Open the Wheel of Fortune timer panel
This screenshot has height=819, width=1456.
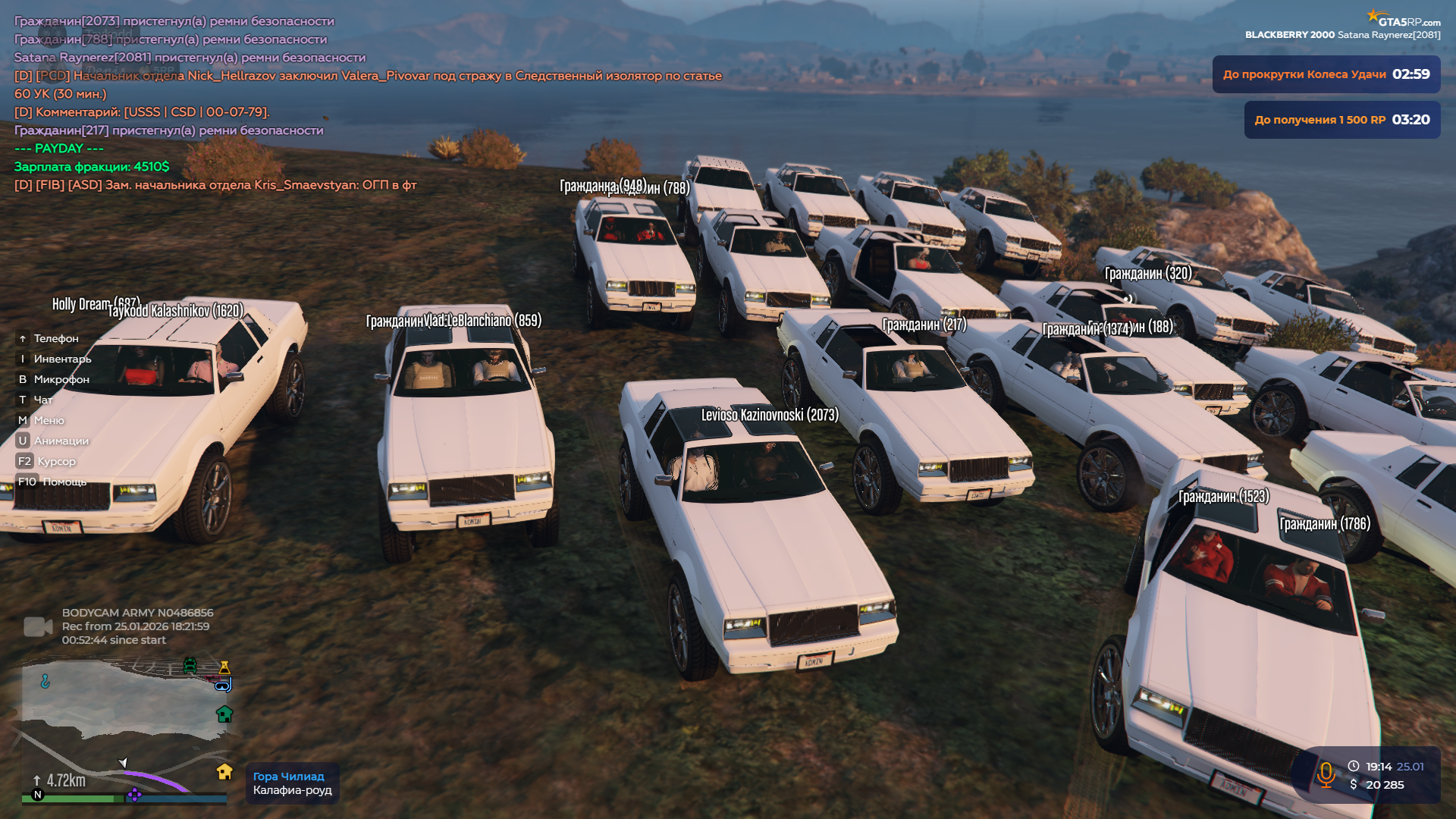[x=1326, y=74]
